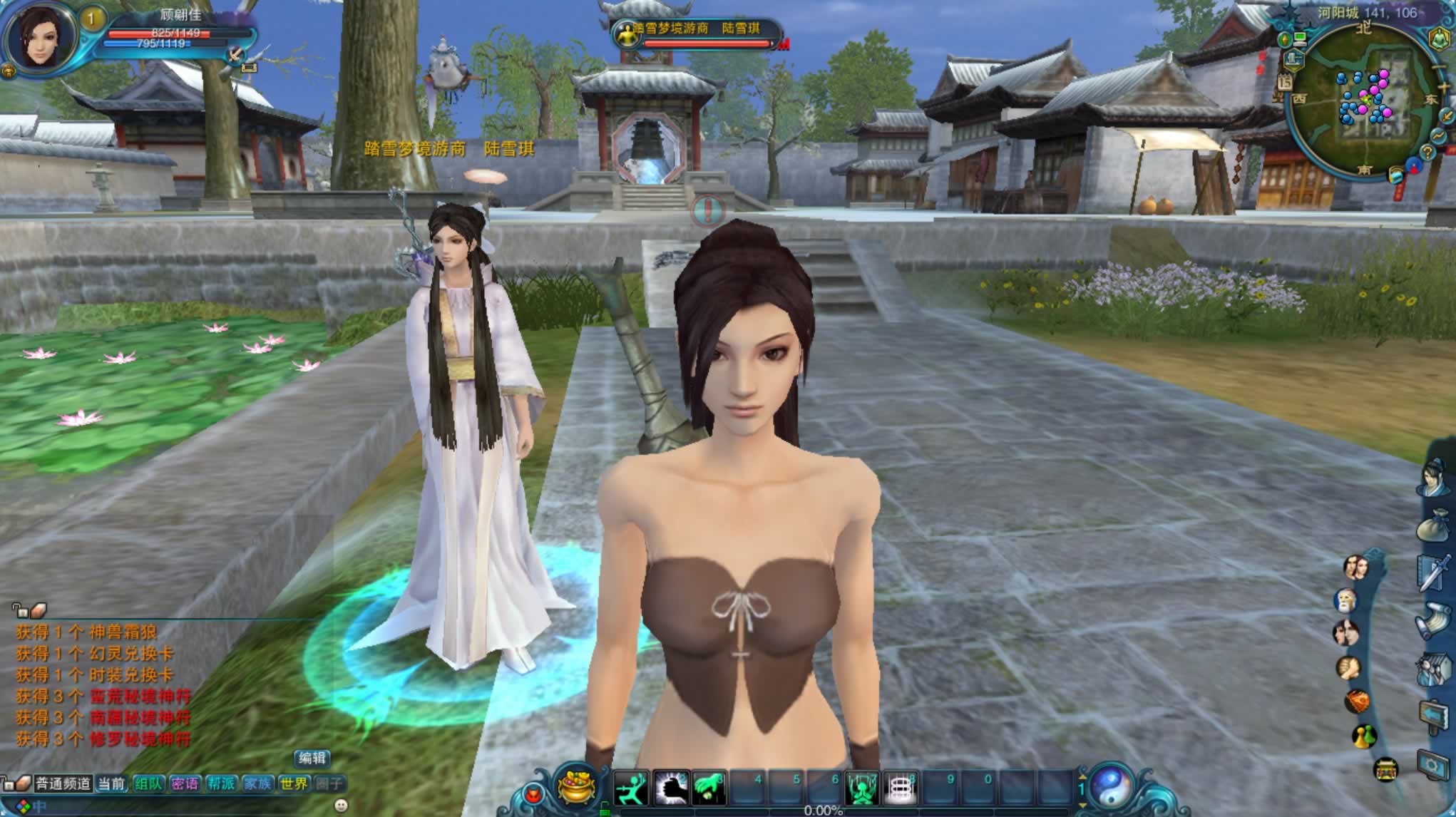The height and width of the screenshot is (817, 1456).
Task: Open the treasure pot shop icon
Action: click(x=577, y=788)
